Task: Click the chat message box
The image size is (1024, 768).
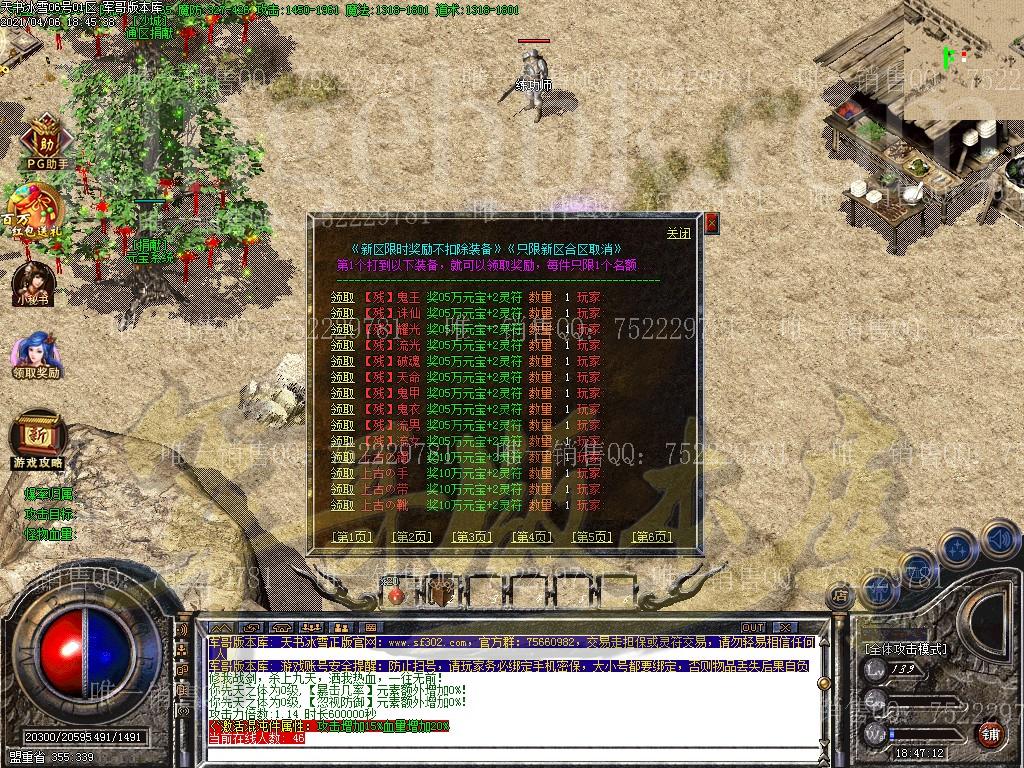Action: click(x=510, y=690)
